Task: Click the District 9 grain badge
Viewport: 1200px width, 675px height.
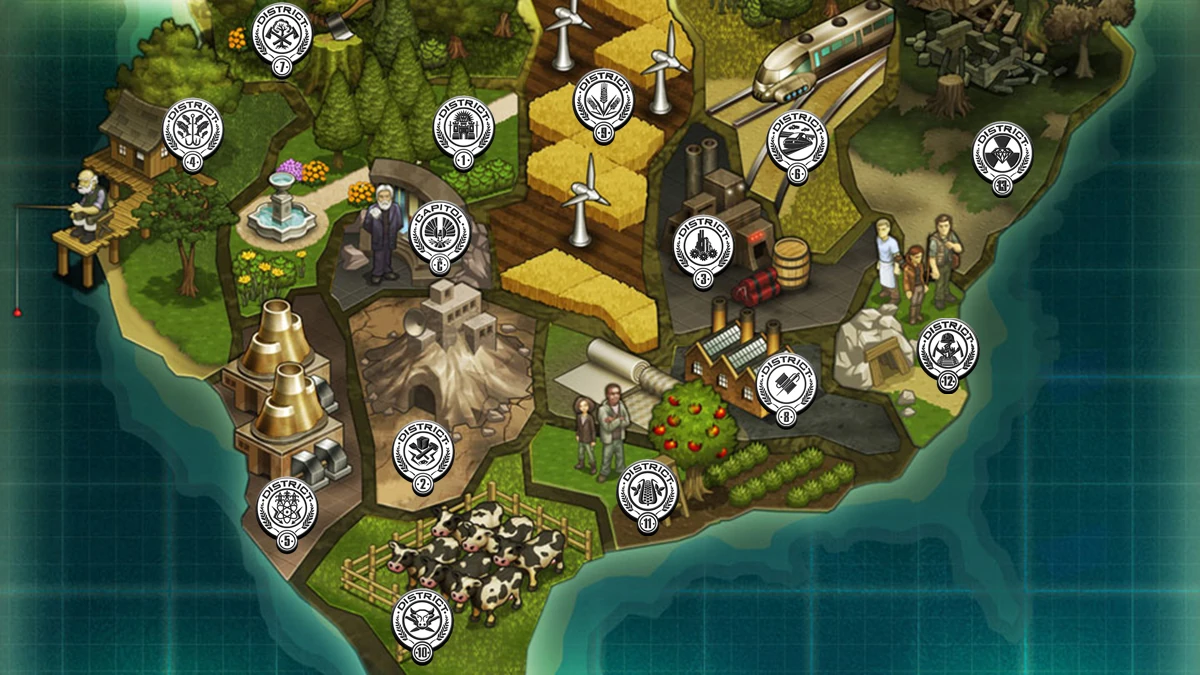Action: (x=603, y=105)
